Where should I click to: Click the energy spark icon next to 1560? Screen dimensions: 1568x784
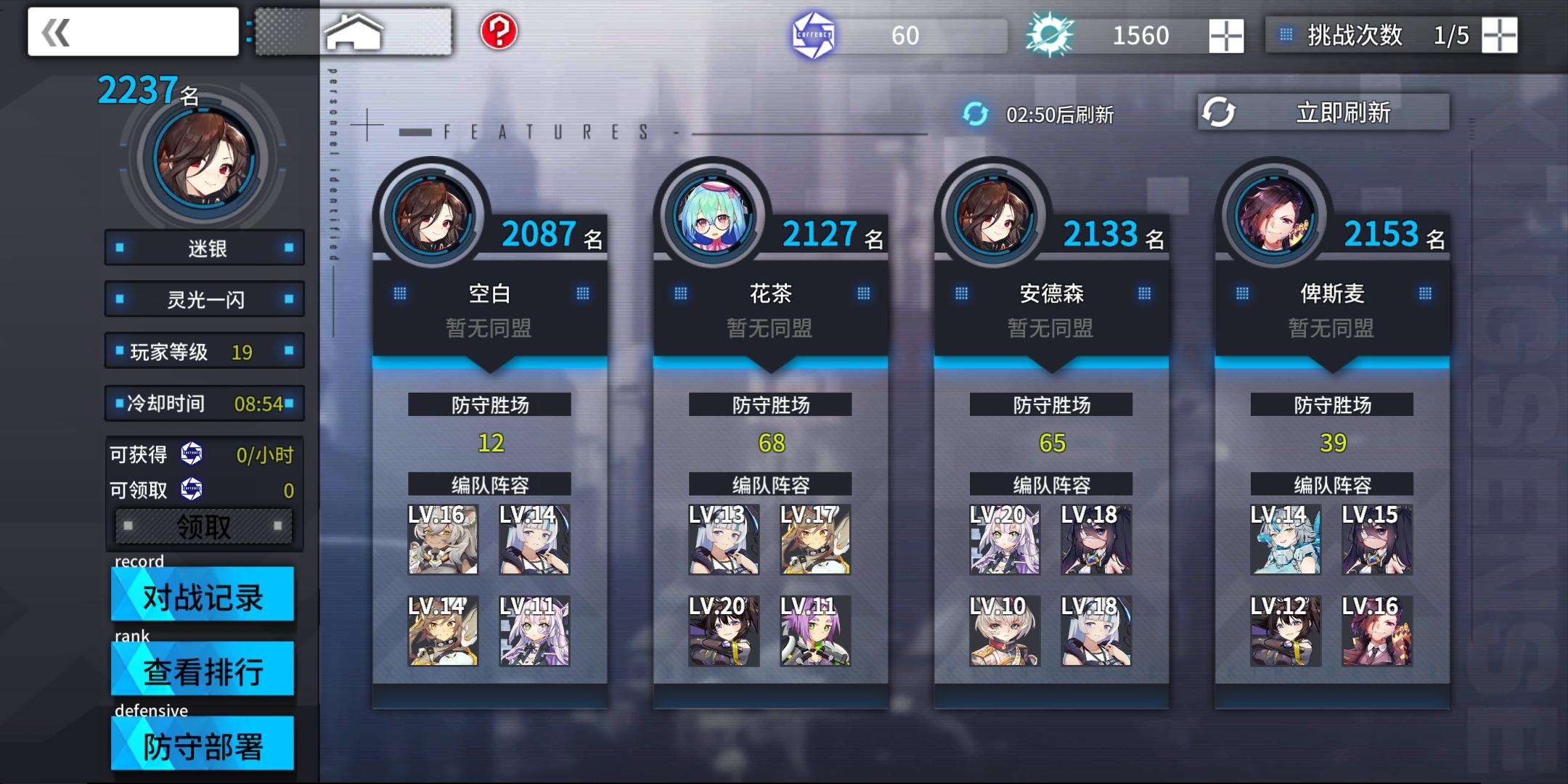[1048, 33]
